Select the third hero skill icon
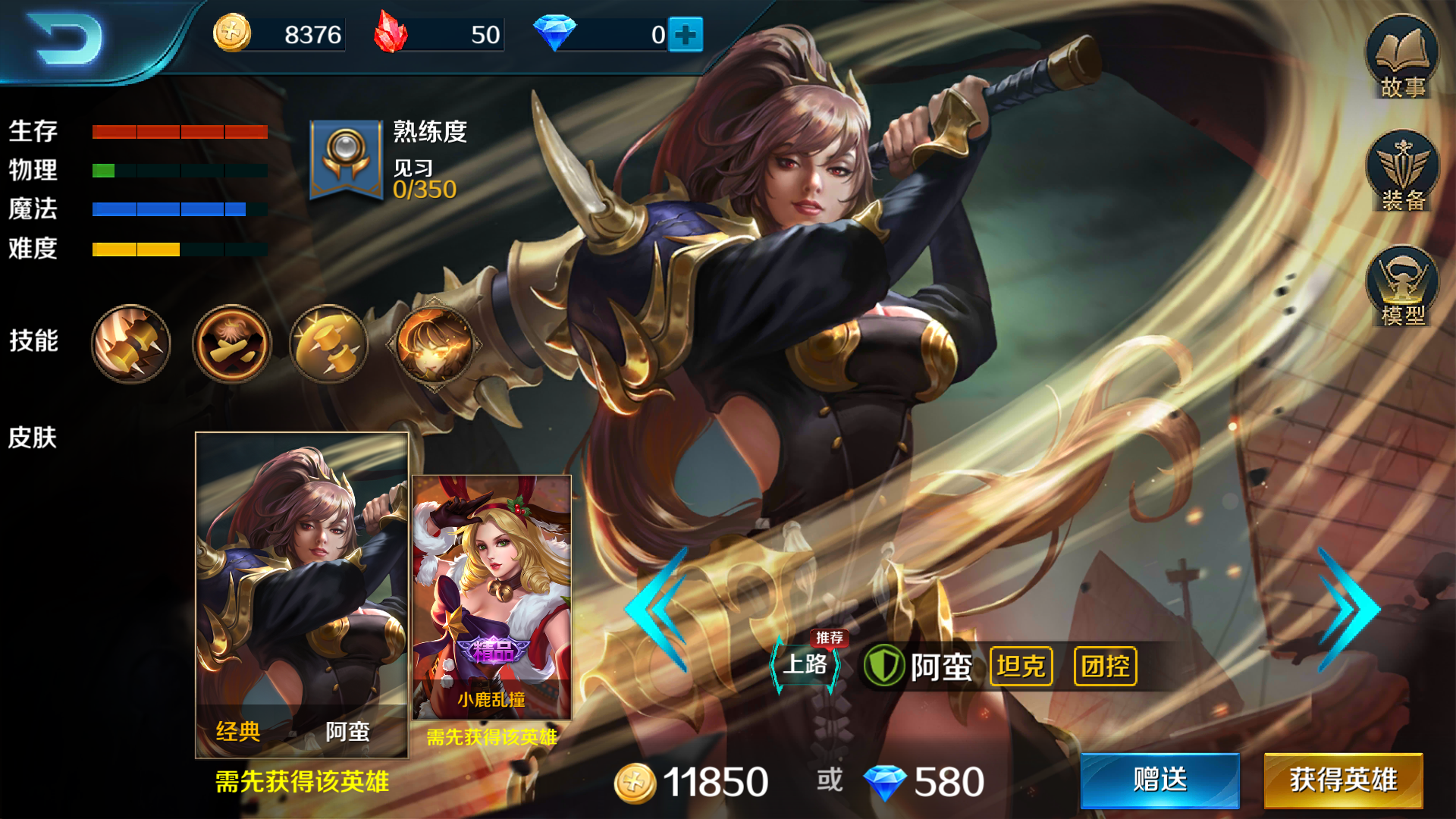The height and width of the screenshot is (819, 1456). [x=328, y=345]
